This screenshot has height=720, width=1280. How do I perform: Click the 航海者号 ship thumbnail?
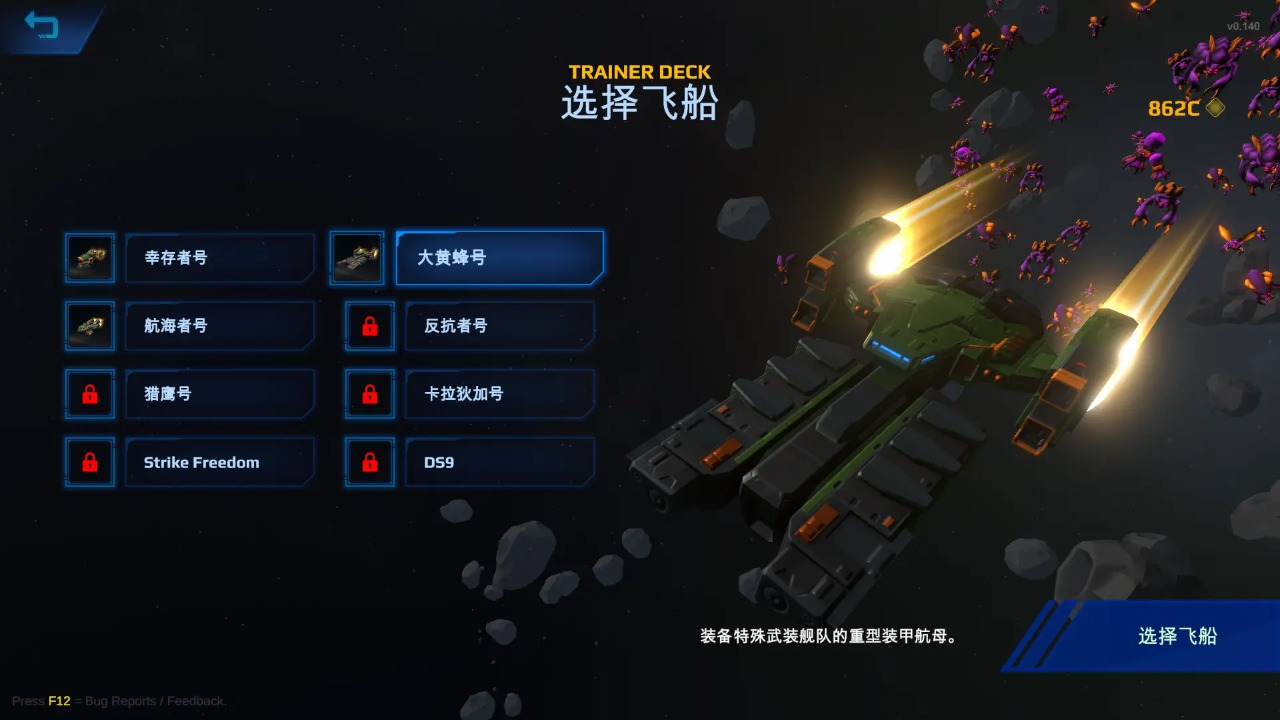point(90,326)
